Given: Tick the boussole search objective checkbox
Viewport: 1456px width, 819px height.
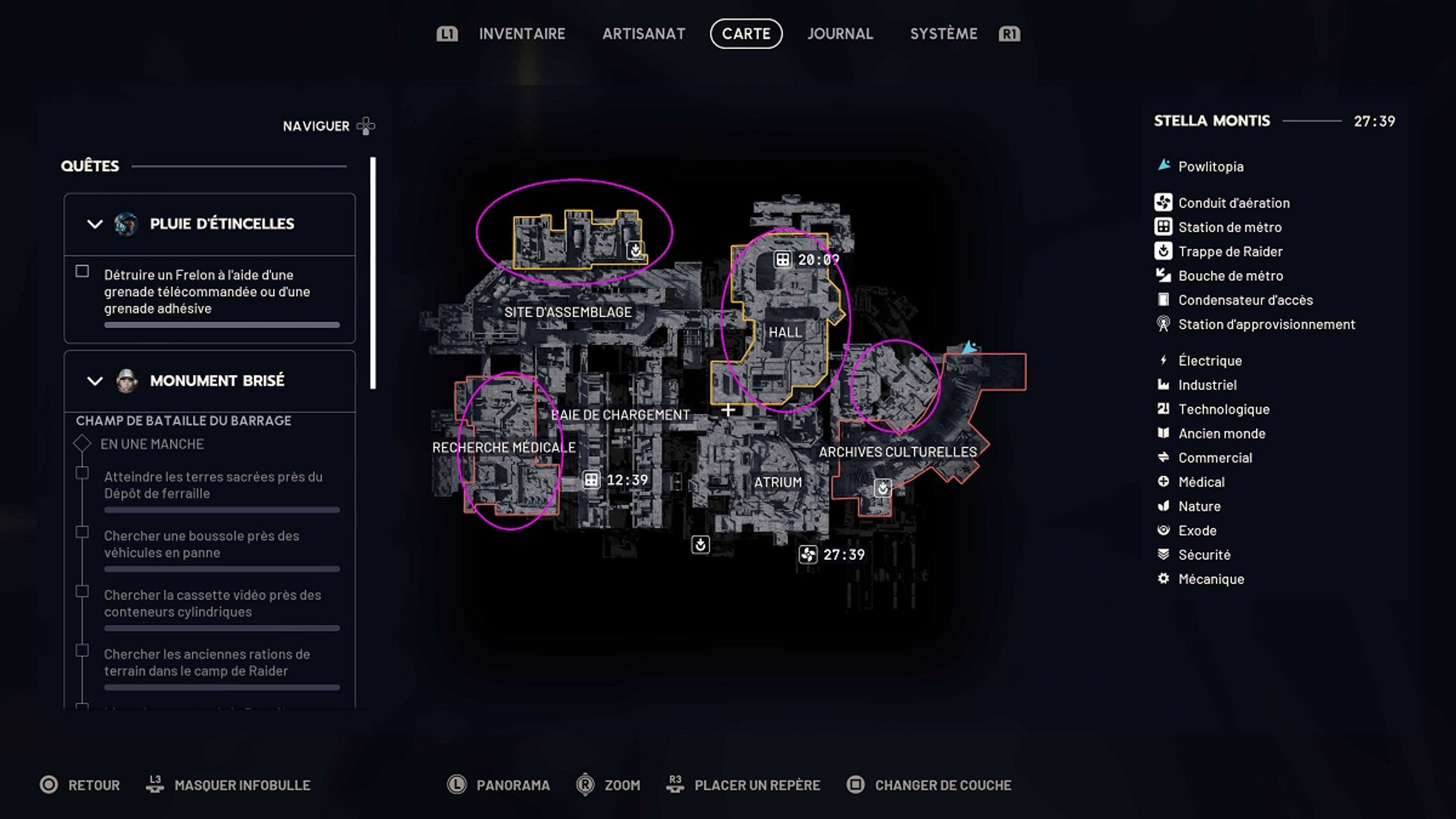Looking at the screenshot, I should [81, 531].
